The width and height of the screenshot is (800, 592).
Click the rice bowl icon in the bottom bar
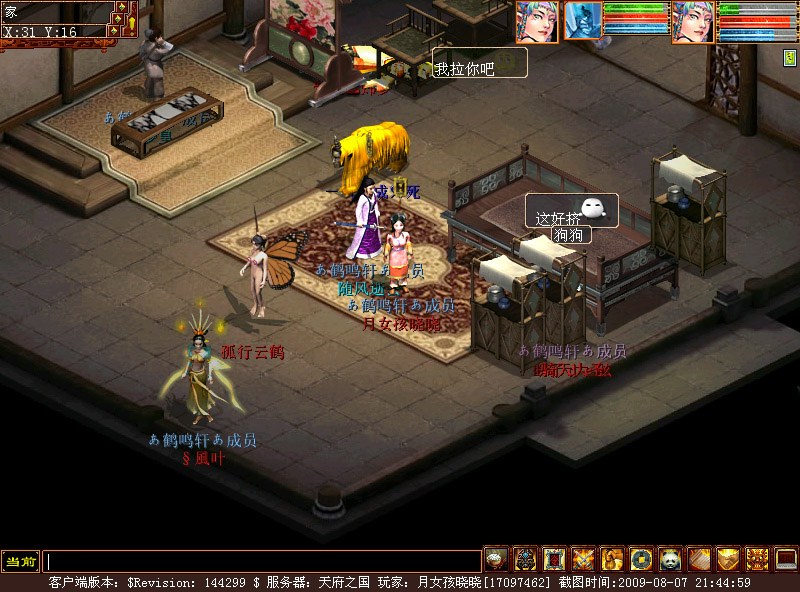click(496, 560)
